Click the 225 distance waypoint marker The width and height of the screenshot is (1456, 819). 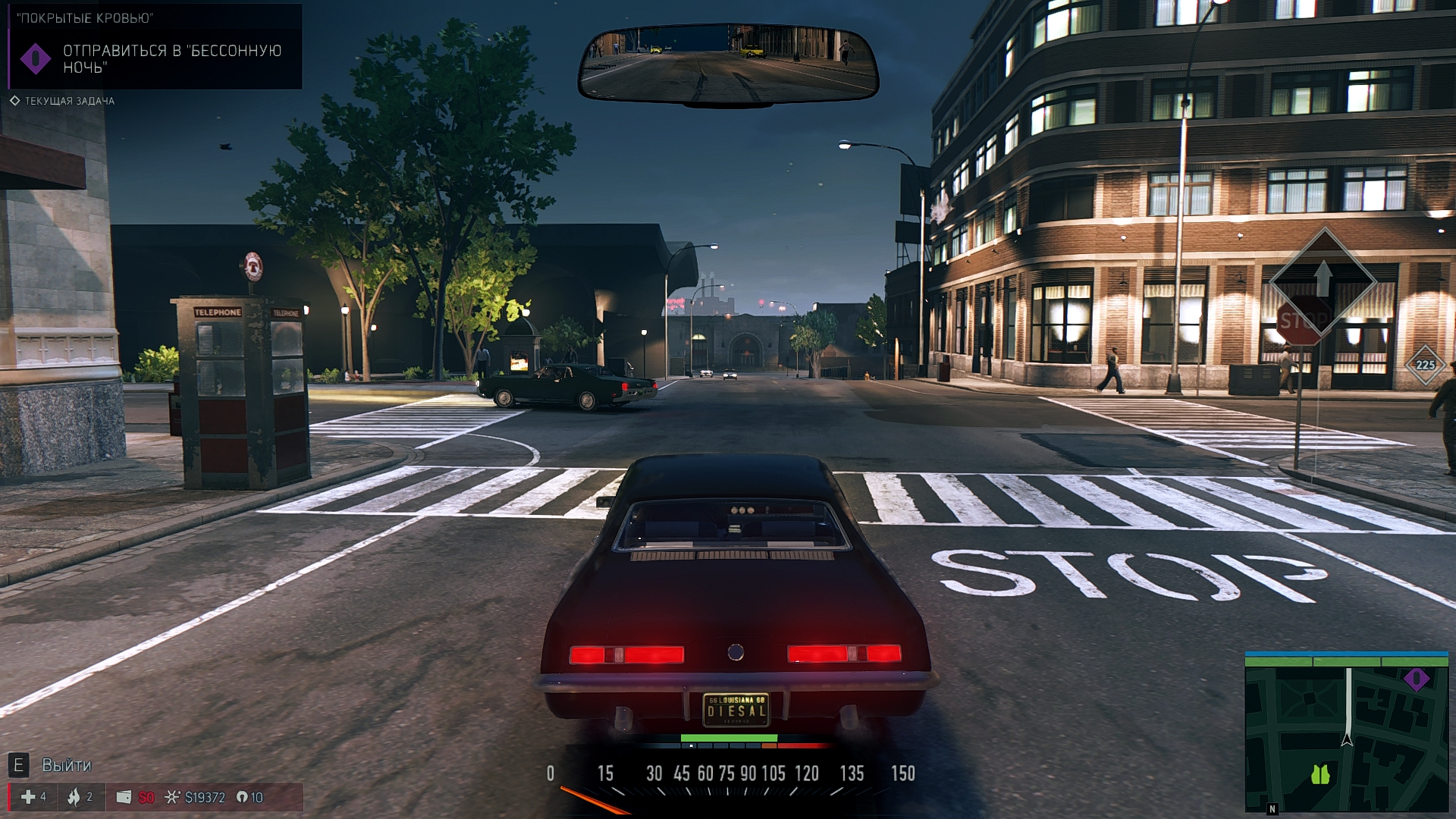point(1425,365)
